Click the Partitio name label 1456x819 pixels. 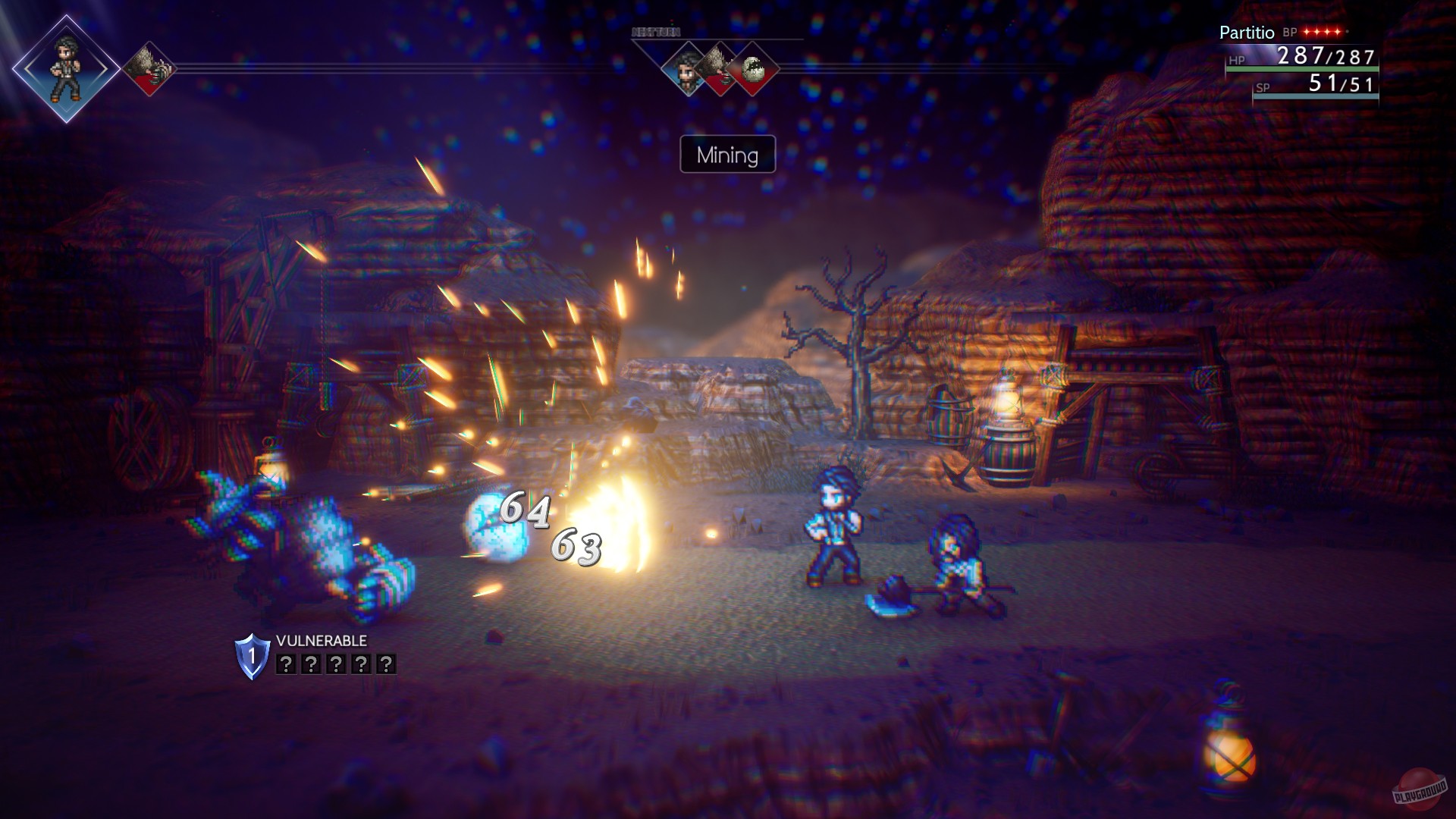1246,33
